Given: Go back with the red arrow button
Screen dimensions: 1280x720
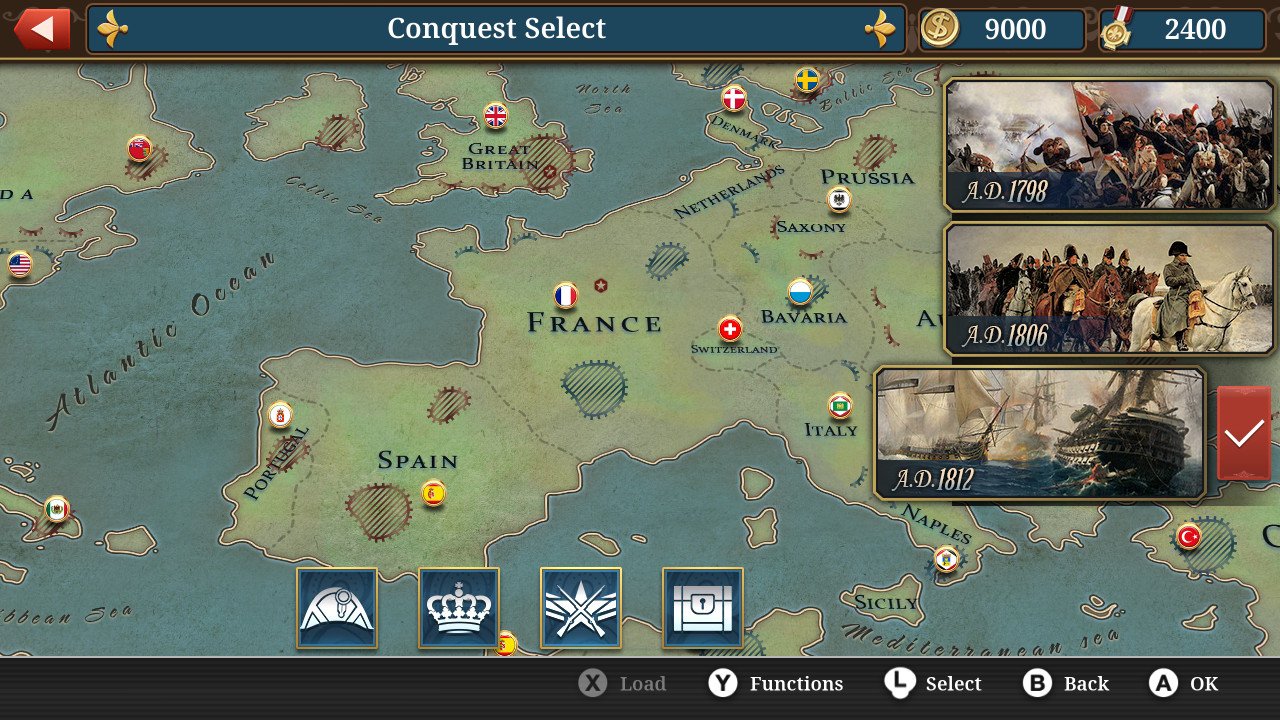Looking at the screenshot, I should click(x=42, y=29).
